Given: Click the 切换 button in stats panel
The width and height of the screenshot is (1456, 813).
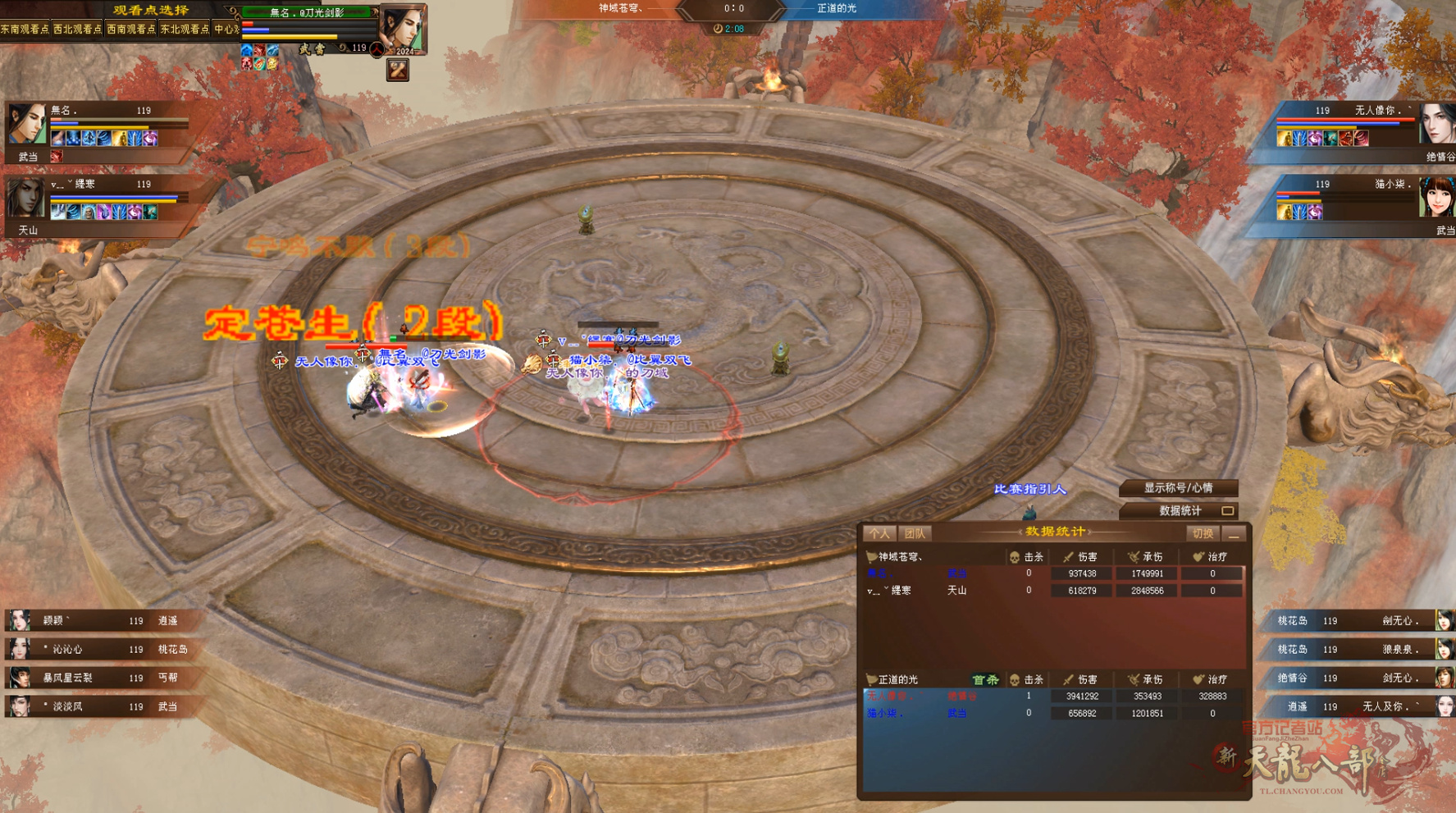Looking at the screenshot, I should coord(1203,534).
